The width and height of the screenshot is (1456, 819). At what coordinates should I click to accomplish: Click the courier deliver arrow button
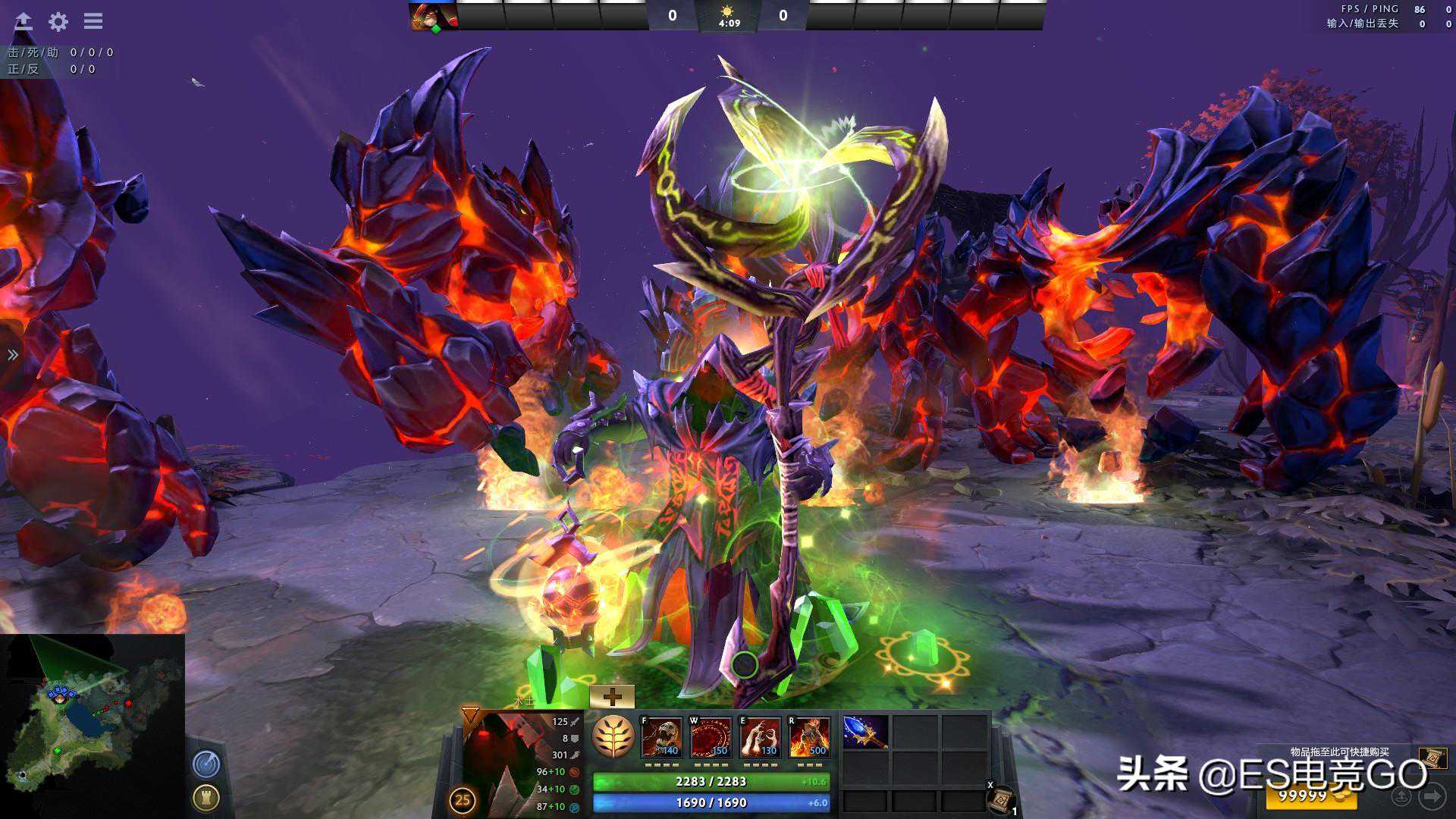[x=1432, y=796]
